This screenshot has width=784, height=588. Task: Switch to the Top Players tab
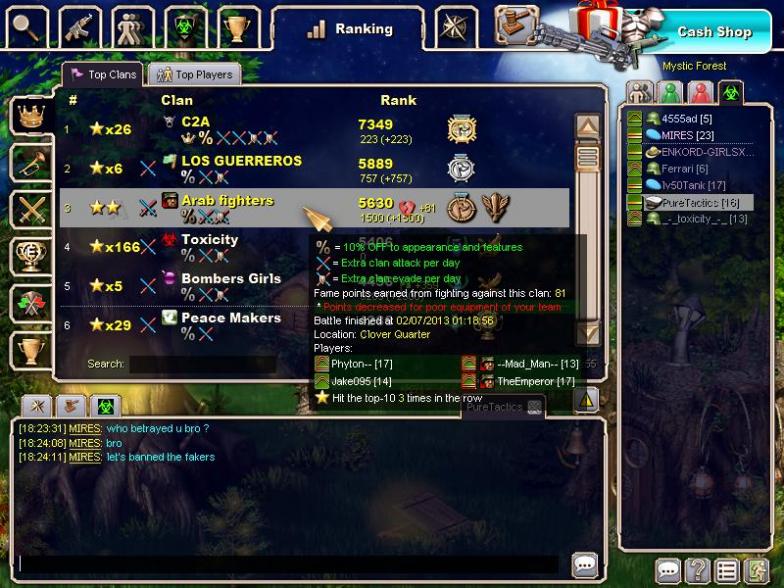click(194, 75)
